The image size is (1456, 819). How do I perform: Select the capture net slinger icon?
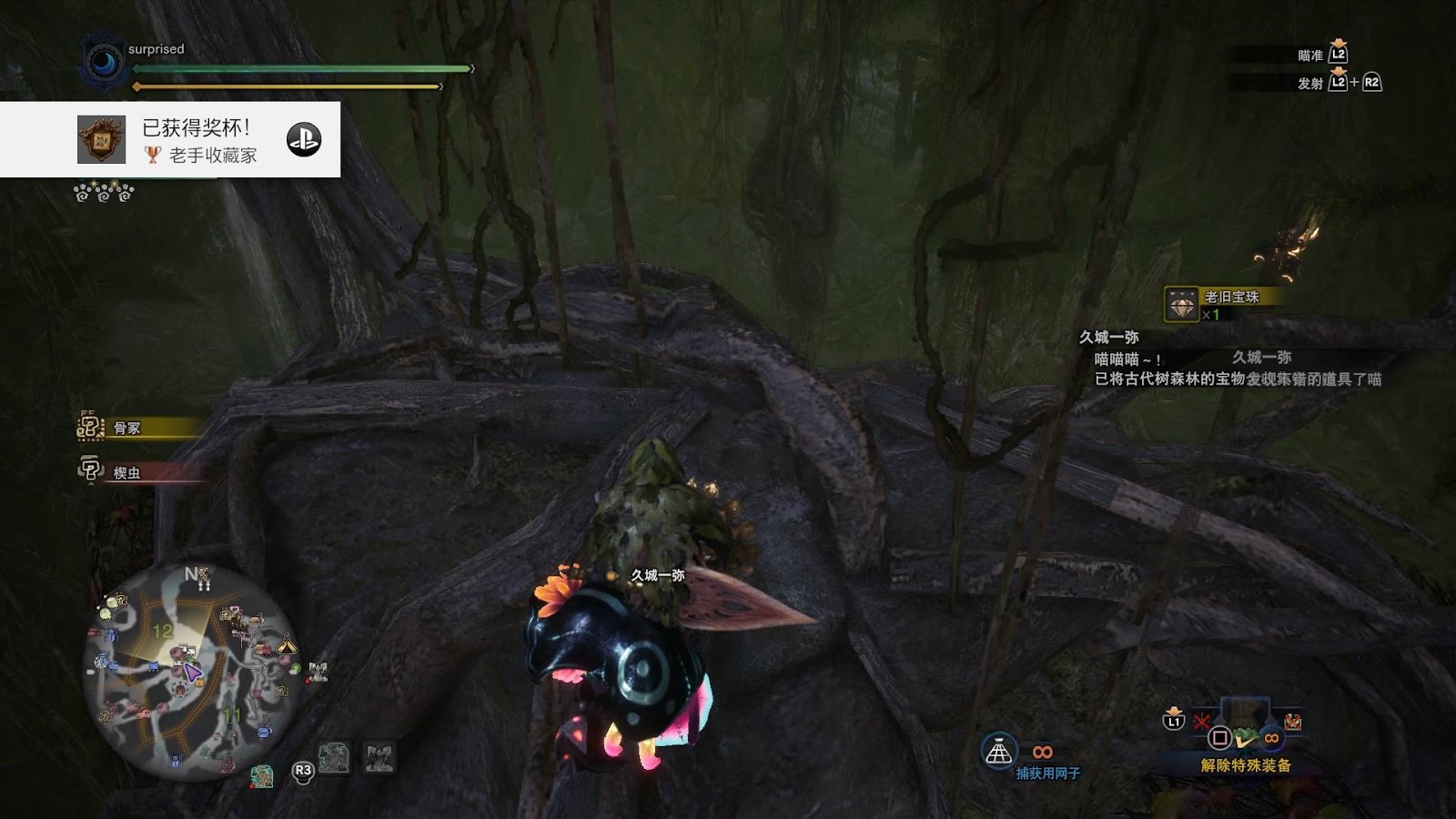coord(998,752)
